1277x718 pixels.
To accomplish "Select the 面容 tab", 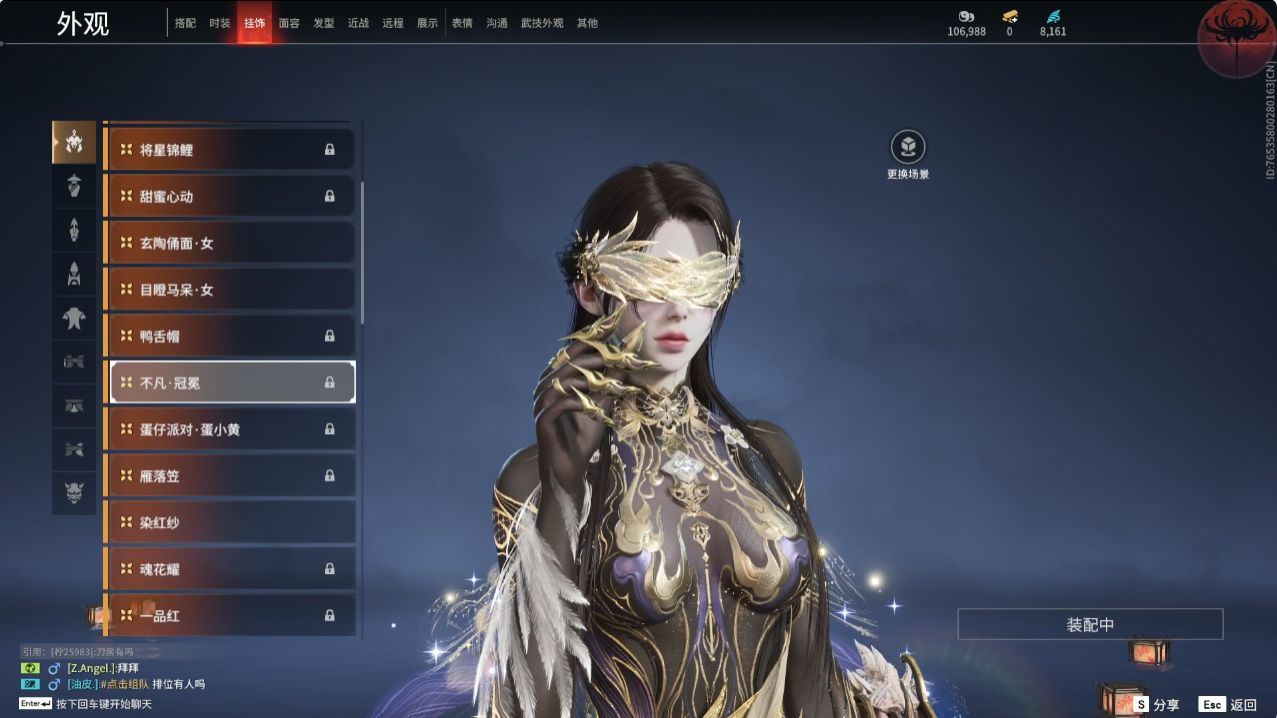I will 289,23.
